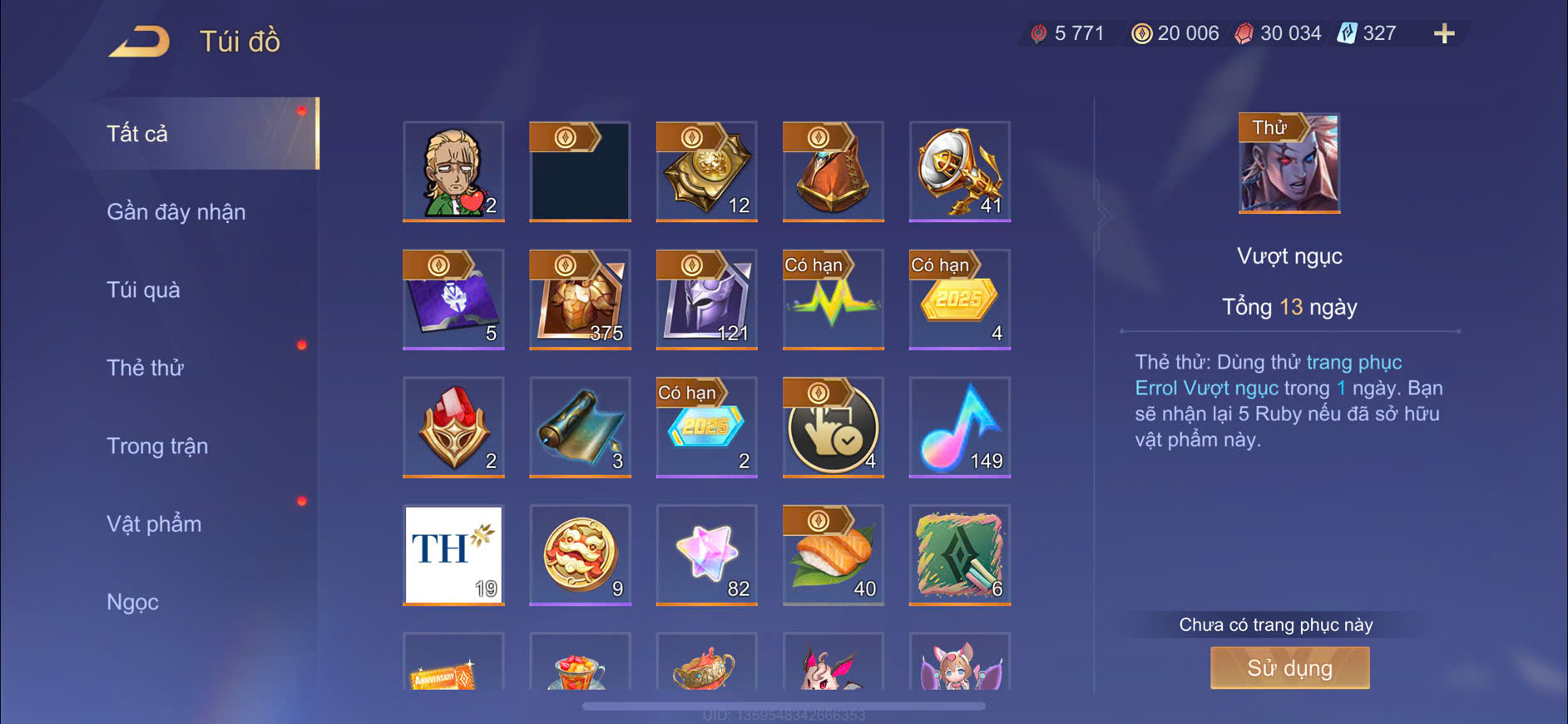Add currency with the plus button
Screen dimensions: 1568x724
(x=1444, y=34)
